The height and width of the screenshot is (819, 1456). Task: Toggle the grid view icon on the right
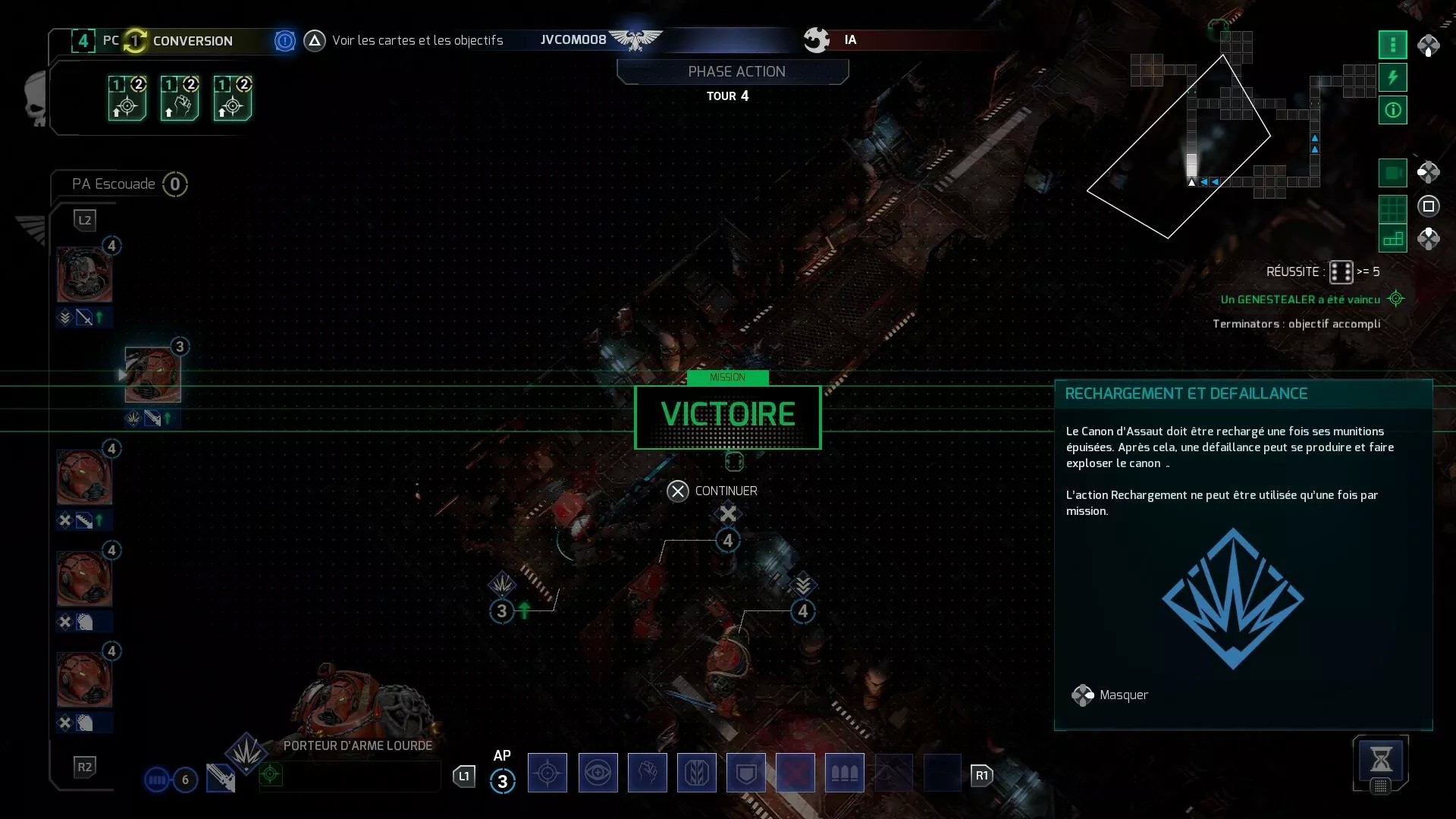click(1392, 206)
